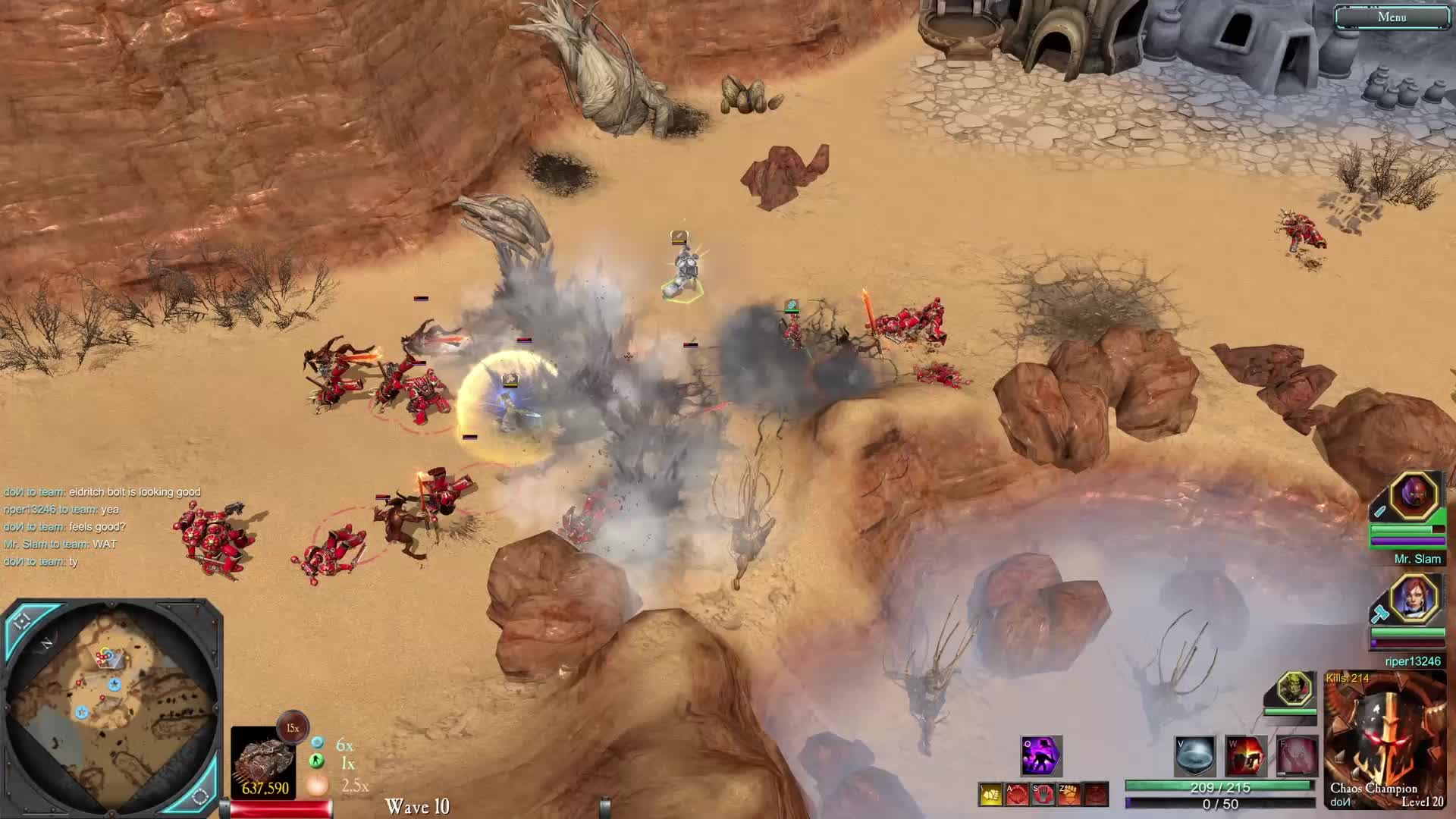The image size is (1456, 819).
Task: Click the yellow fist command icon
Action: [991, 794]
